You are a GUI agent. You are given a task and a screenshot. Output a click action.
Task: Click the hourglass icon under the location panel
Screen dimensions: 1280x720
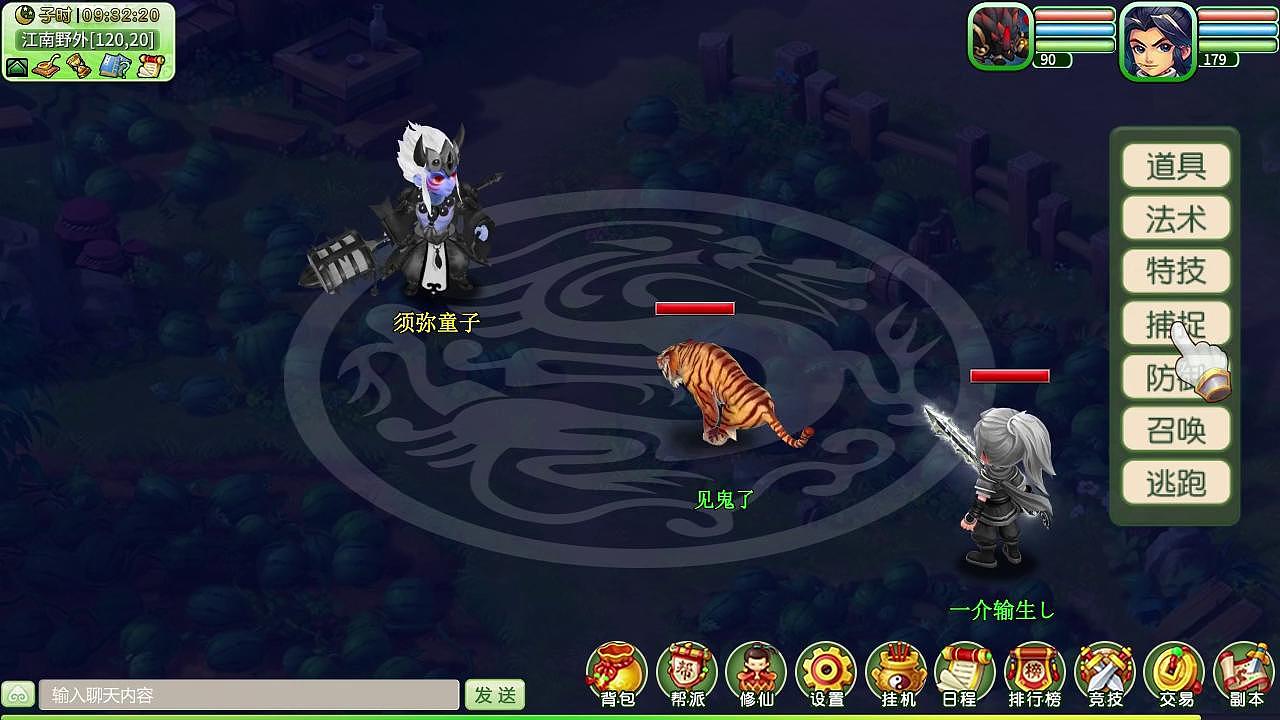pyautogui.click(x=78, y=67)
